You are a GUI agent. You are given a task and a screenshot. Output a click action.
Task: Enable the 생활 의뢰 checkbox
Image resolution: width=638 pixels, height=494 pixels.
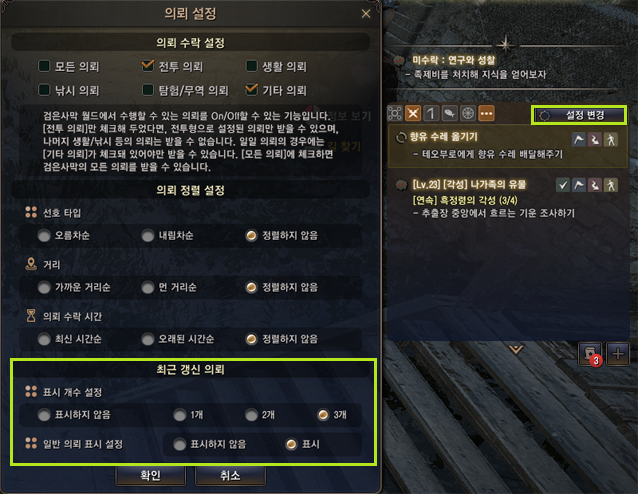252,67
